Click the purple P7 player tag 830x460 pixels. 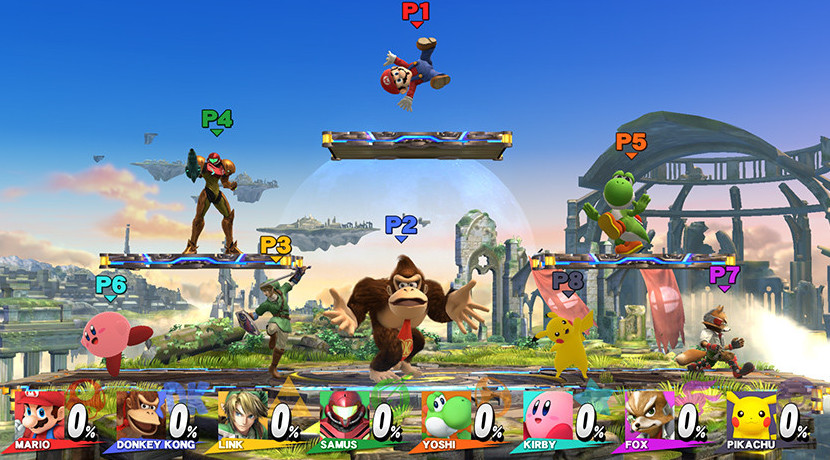tap(724, 275)
